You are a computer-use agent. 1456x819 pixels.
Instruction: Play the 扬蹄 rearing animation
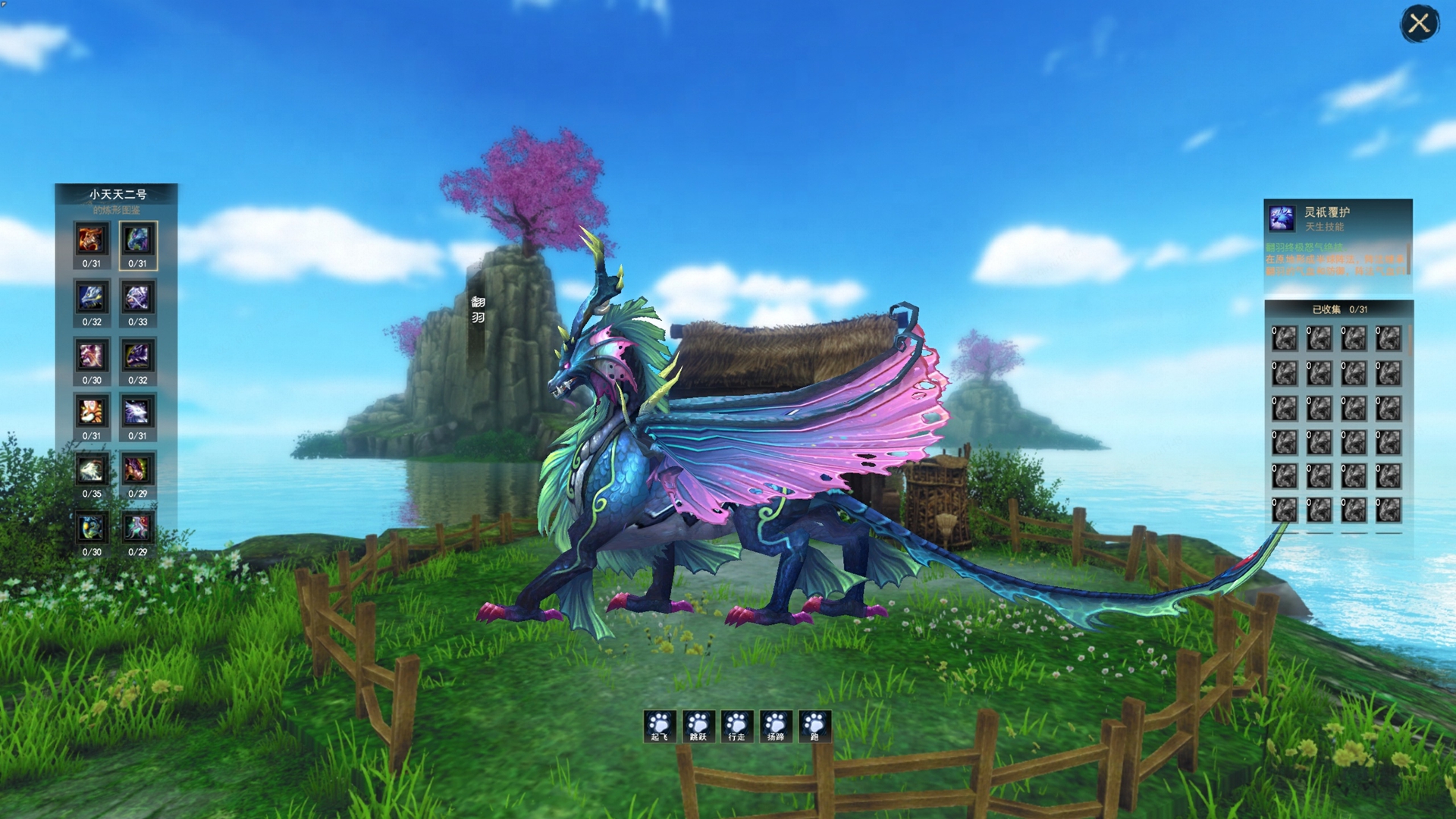point(776,726)
